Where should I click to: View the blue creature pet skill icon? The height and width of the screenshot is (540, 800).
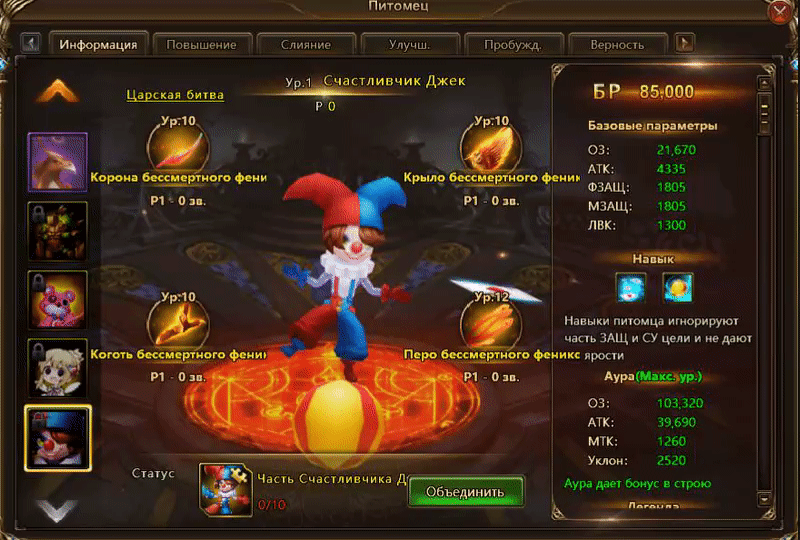630,288
